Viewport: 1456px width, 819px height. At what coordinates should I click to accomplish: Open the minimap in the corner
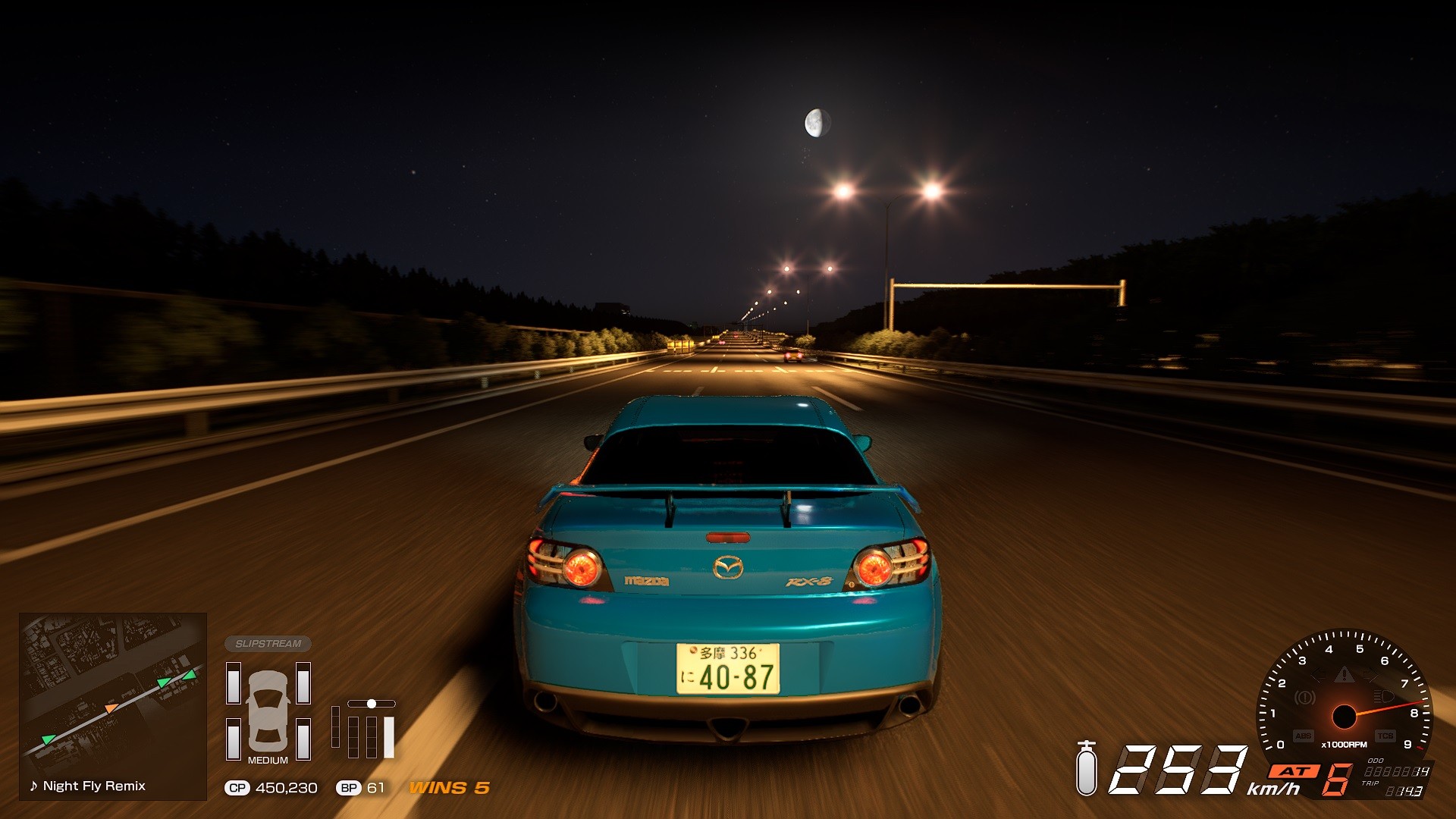112,694
